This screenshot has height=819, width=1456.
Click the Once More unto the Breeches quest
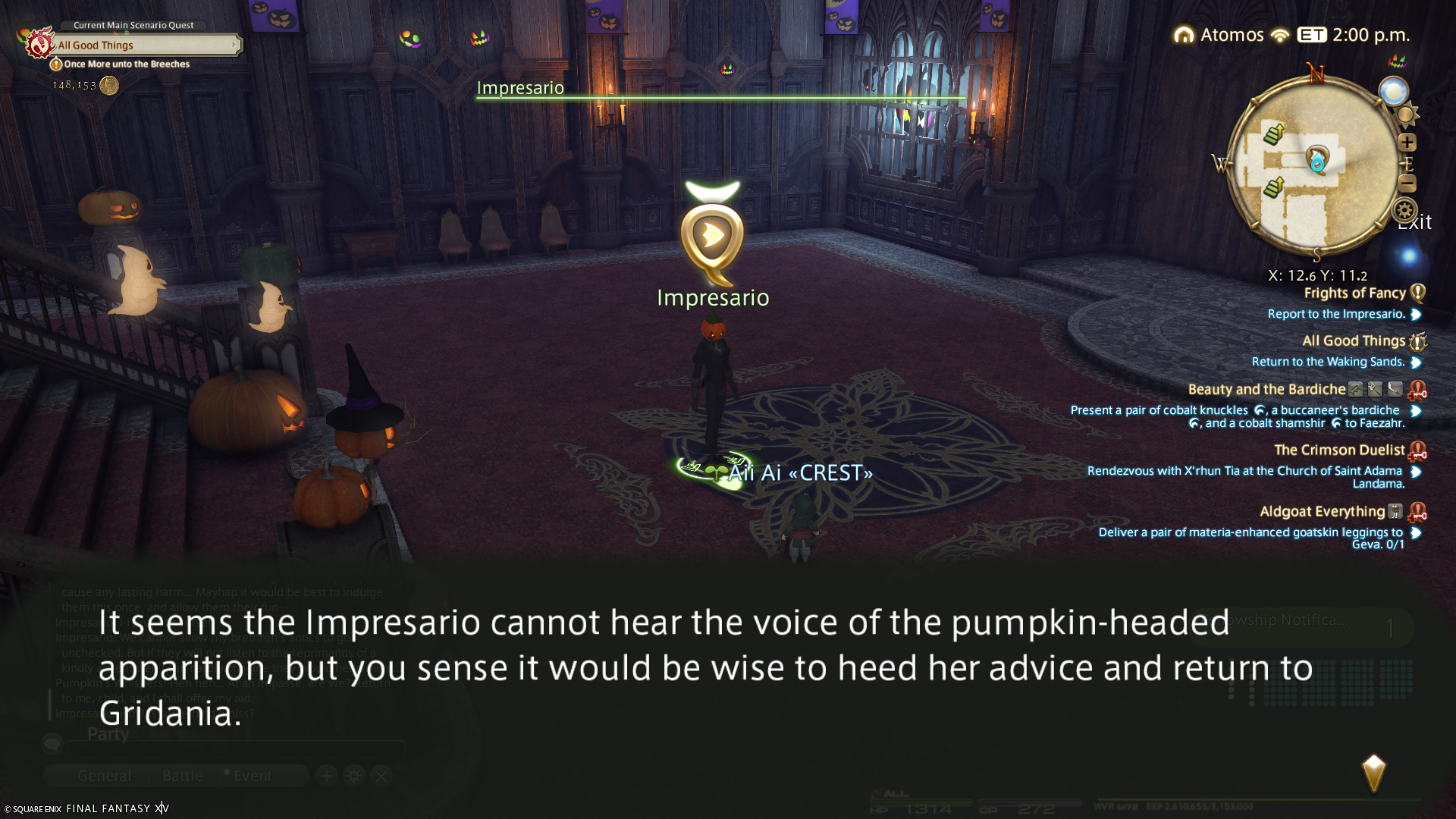click(127, 64)
